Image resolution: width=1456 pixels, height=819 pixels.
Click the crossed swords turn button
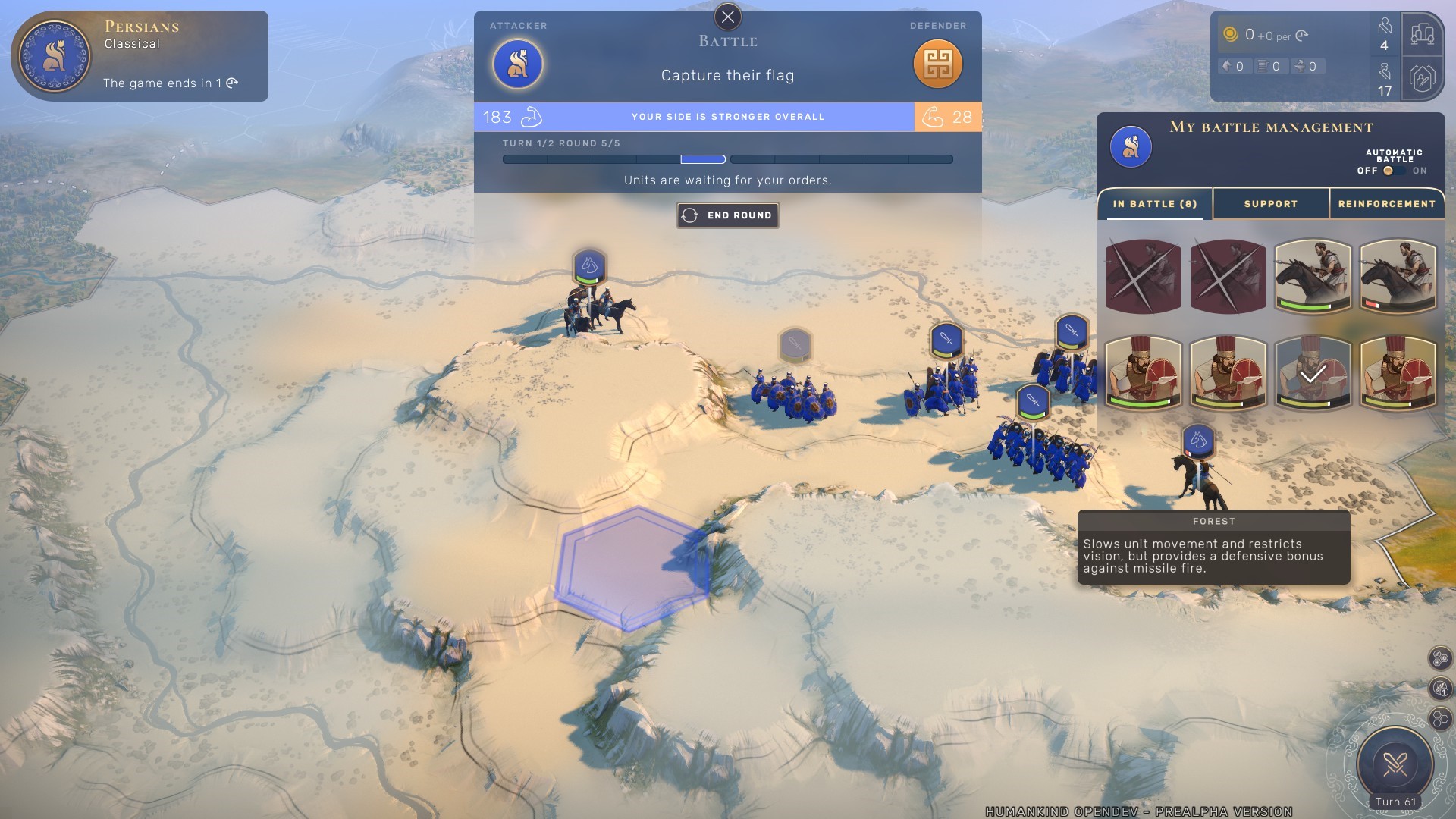1395,763
